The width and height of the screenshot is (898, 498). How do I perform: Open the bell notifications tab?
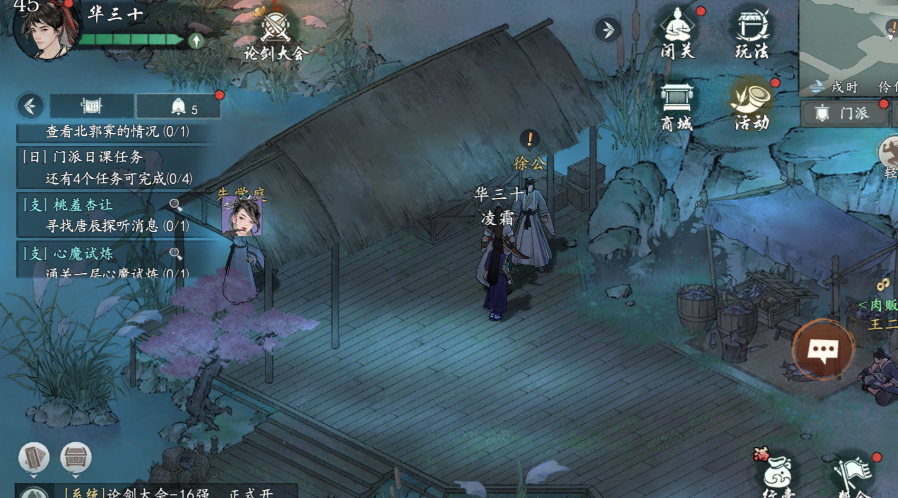[179, 106]
